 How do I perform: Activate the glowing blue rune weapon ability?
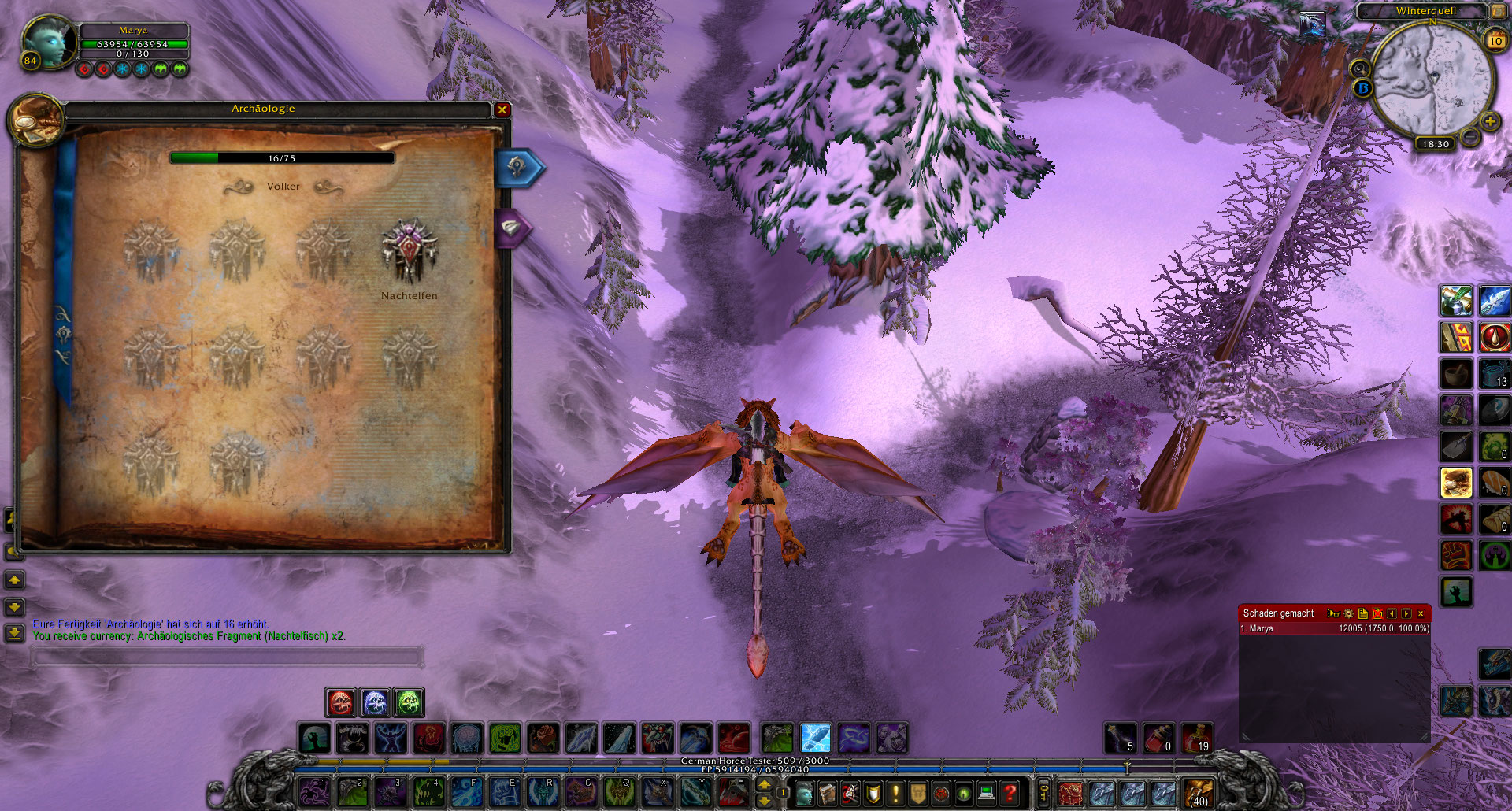(x=816, y=739)
